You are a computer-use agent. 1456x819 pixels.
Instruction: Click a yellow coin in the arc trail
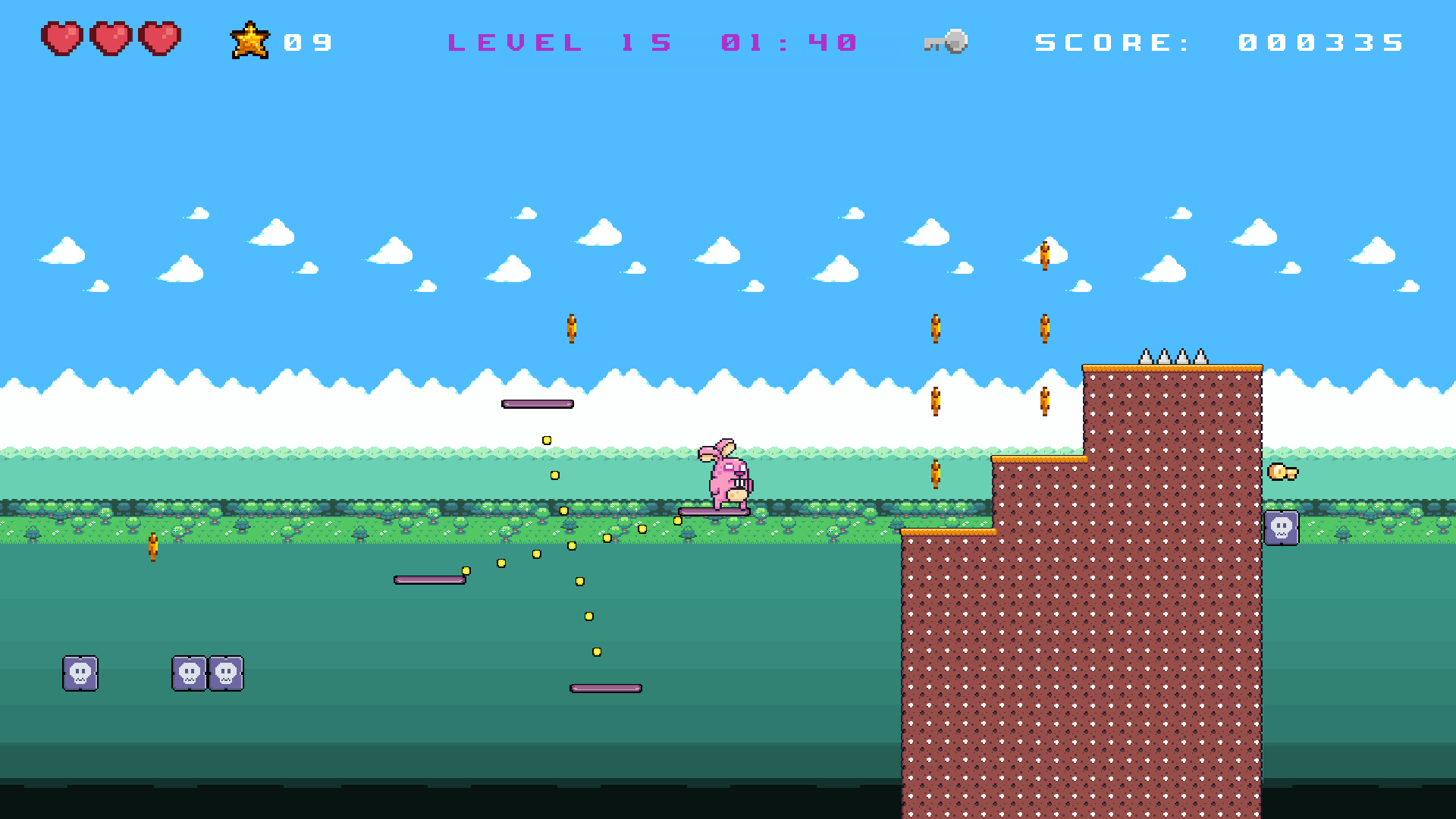(548, 439)
